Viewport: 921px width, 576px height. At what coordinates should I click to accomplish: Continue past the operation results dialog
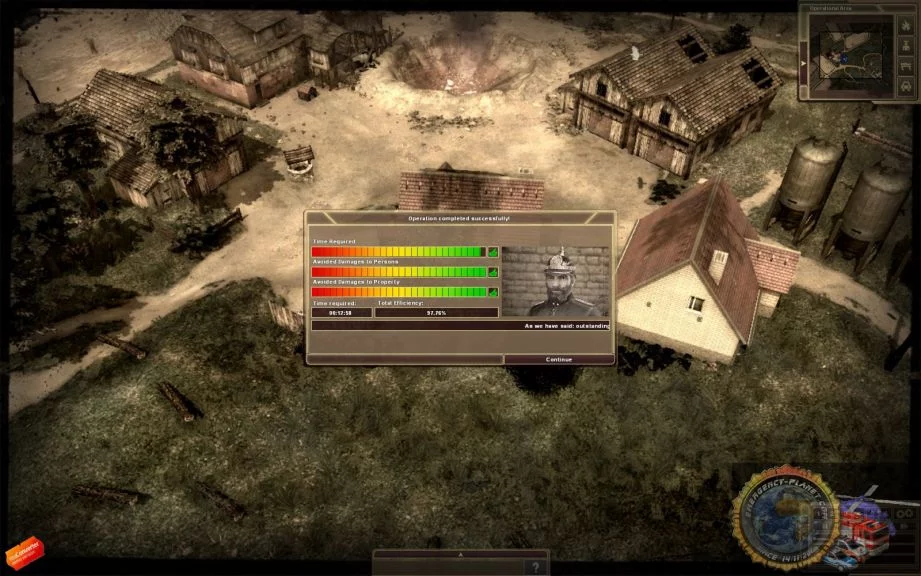pyautogui.click(x=558, y=359)
